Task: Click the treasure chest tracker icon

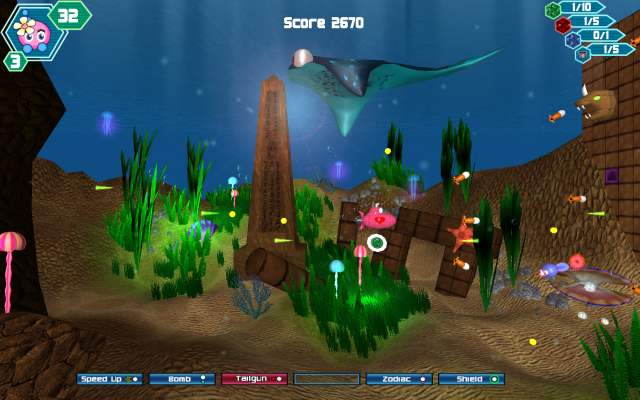Action: click(x=583, y=54)
